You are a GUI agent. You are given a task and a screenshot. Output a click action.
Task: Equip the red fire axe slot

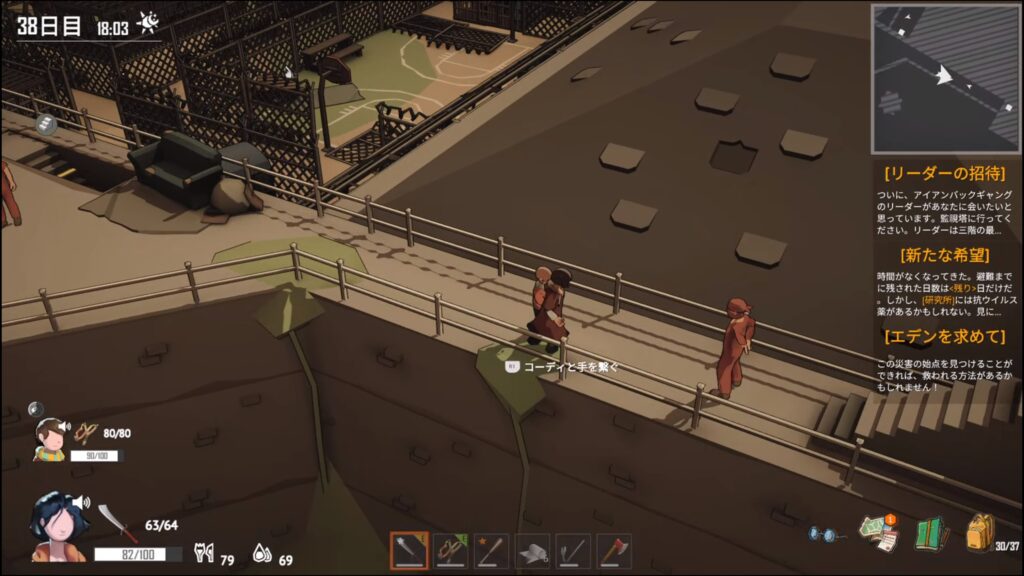(615, 551)
